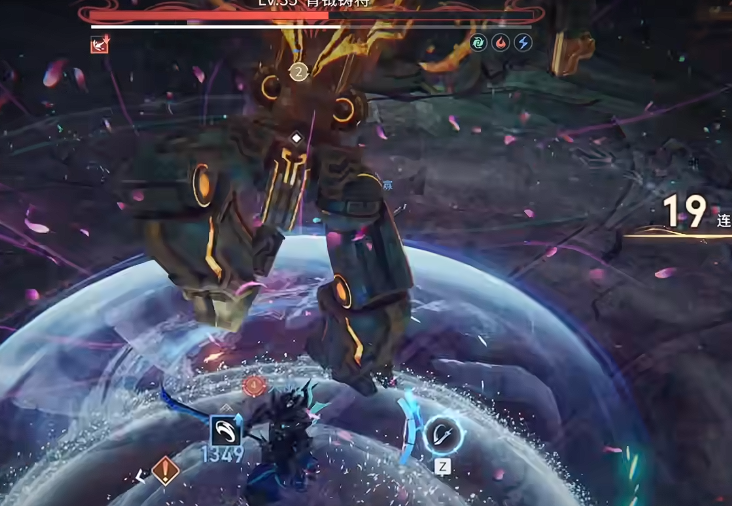Image resolution: width=732 pixels, height=506 pixels.
Task: Click the red boss status icon
Action: coord(99,44)
